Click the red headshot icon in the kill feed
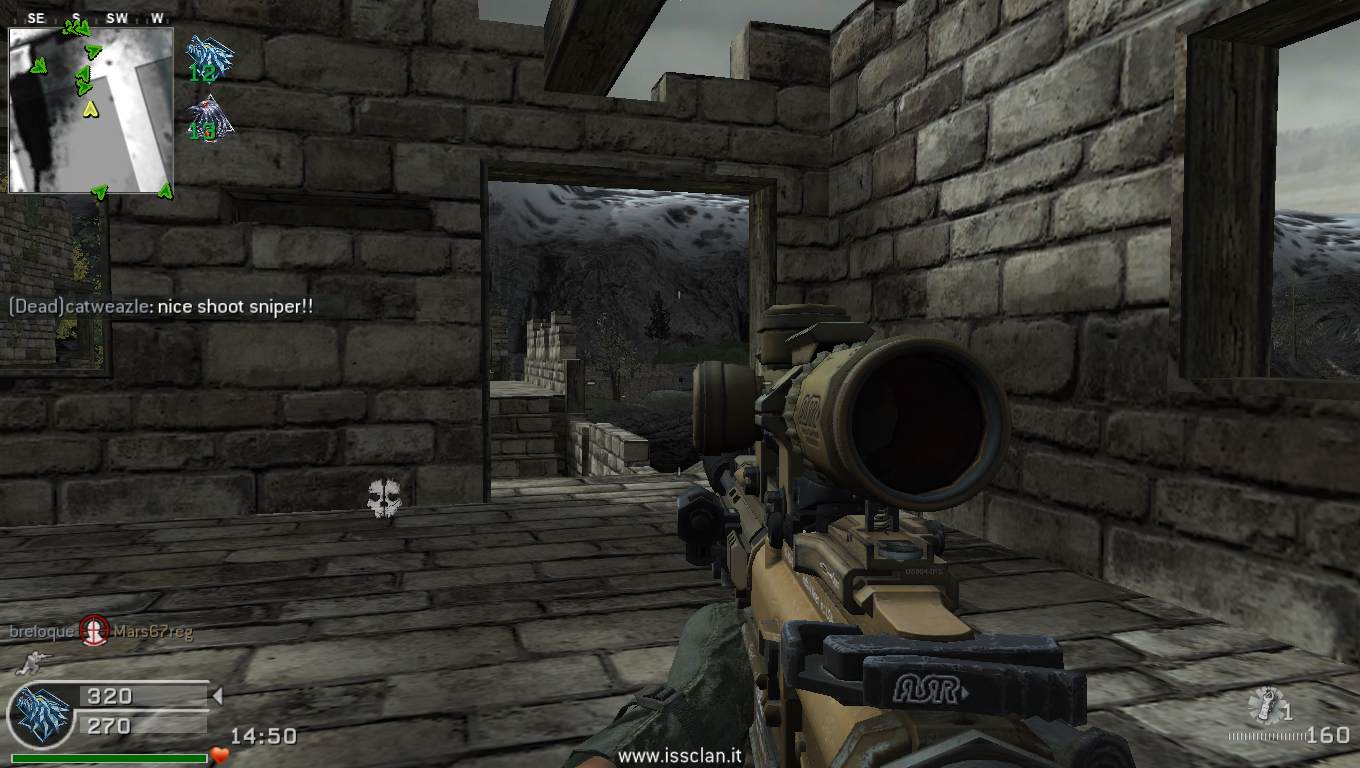This screenshot has width=1360, height=768. point(94,630)
